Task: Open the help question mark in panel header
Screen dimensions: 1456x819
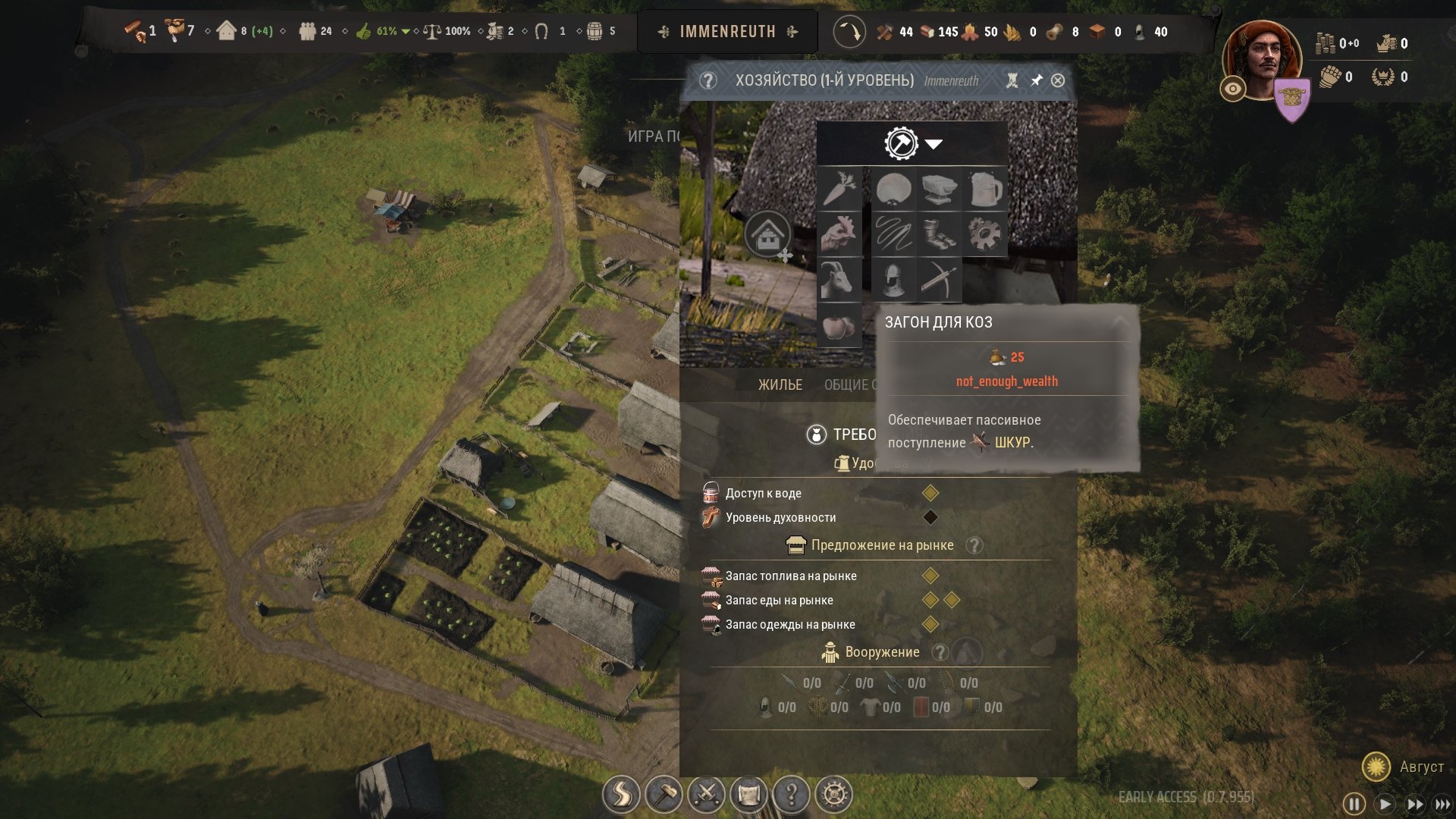Action: [708, 80]
